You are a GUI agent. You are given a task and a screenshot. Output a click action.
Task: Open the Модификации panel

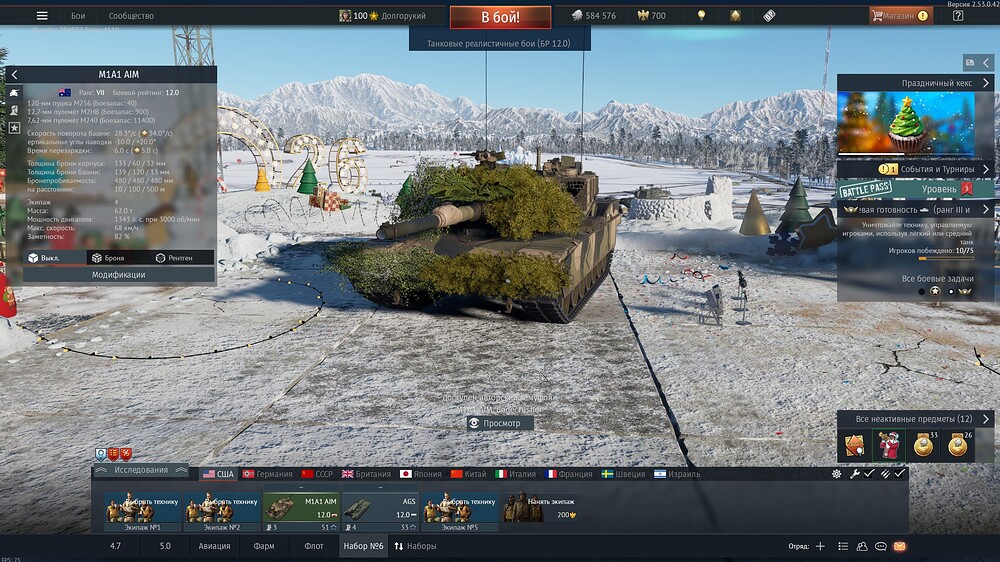pos(119,274)
